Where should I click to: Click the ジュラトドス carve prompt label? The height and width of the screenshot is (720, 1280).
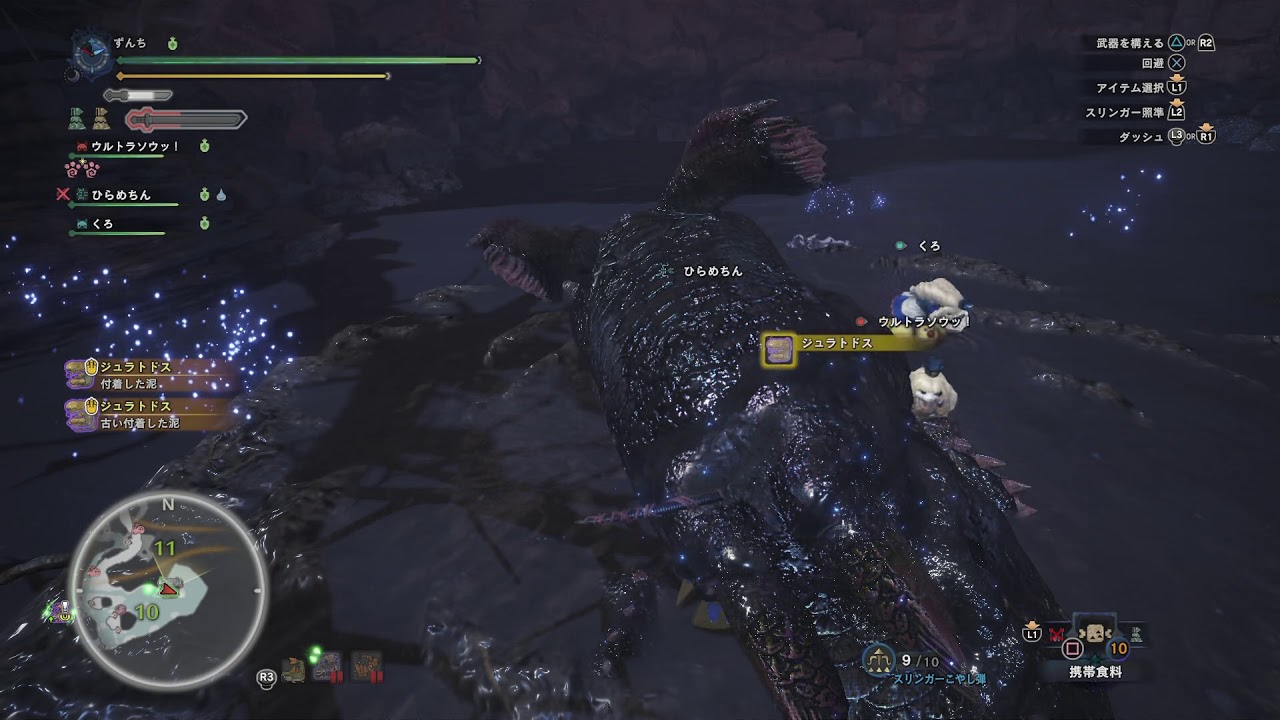[836, 344]
